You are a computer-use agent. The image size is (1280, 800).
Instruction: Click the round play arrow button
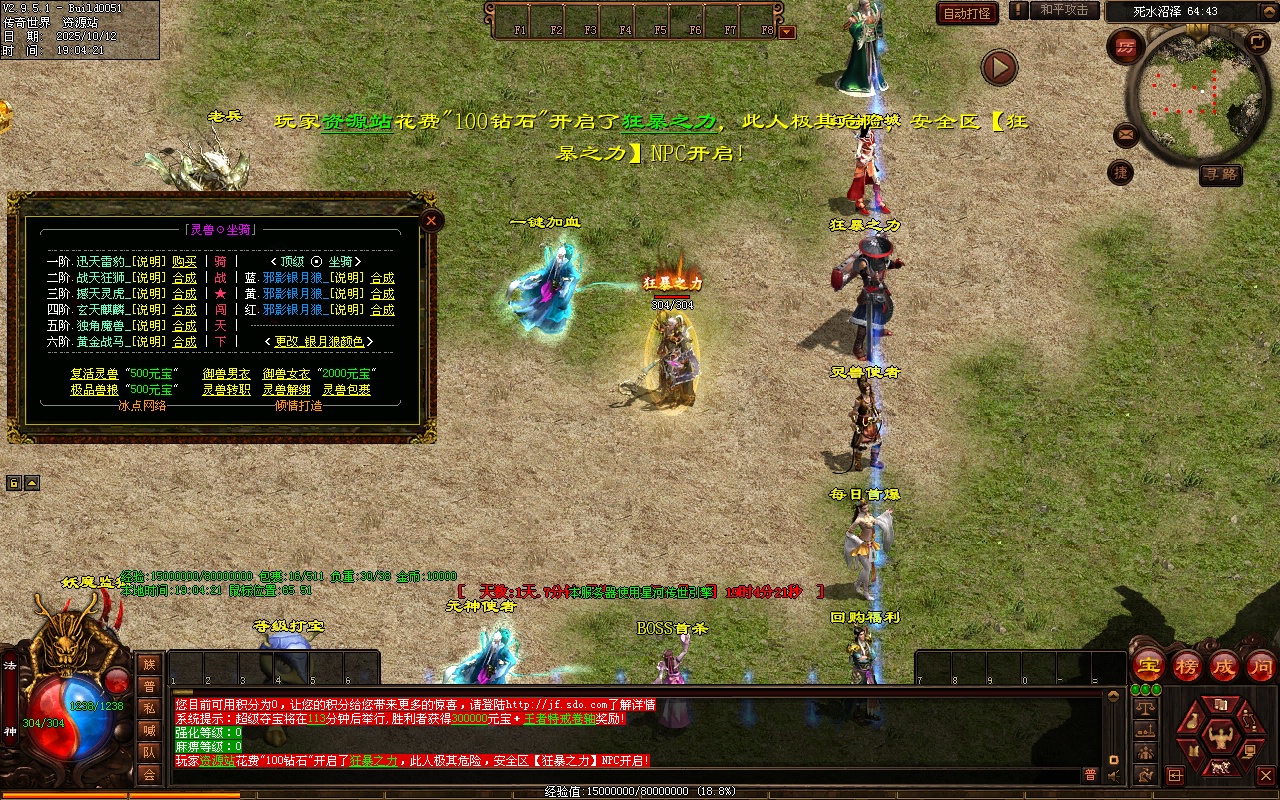pos(998,68)
